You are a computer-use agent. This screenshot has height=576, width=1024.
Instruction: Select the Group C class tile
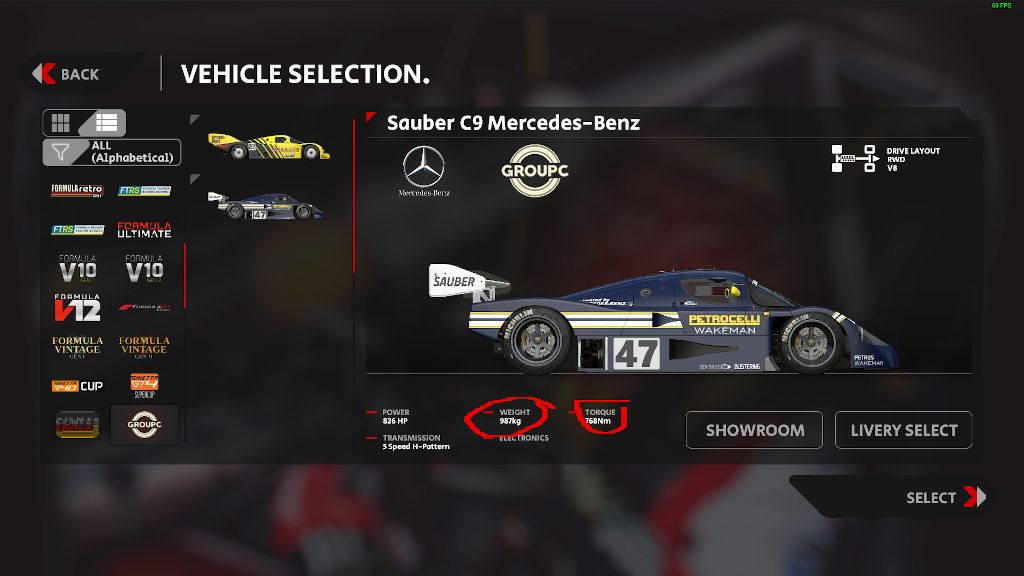(144, 424)
